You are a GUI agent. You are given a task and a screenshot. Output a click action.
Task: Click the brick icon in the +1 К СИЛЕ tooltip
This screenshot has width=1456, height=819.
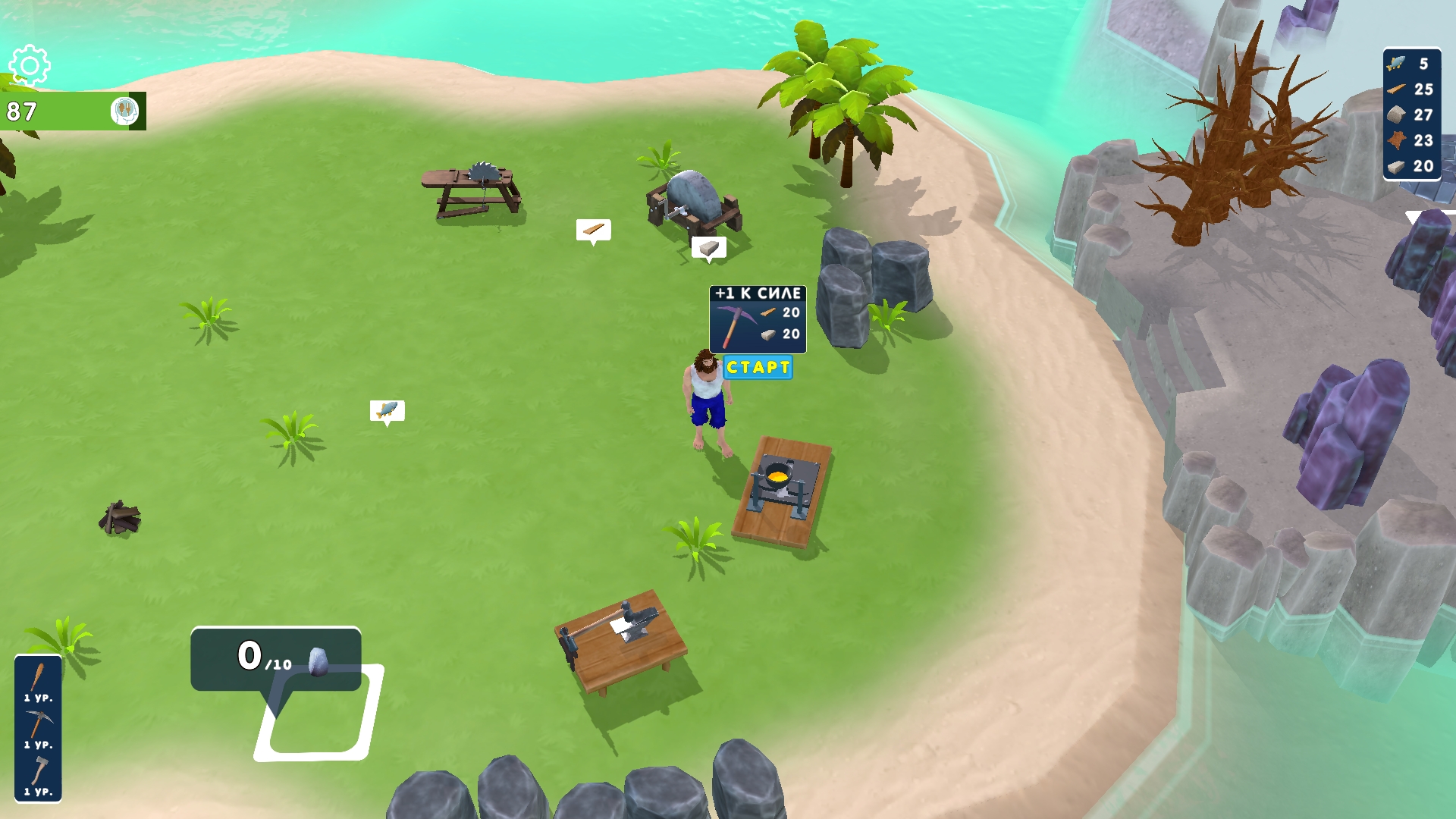point(767,333)
